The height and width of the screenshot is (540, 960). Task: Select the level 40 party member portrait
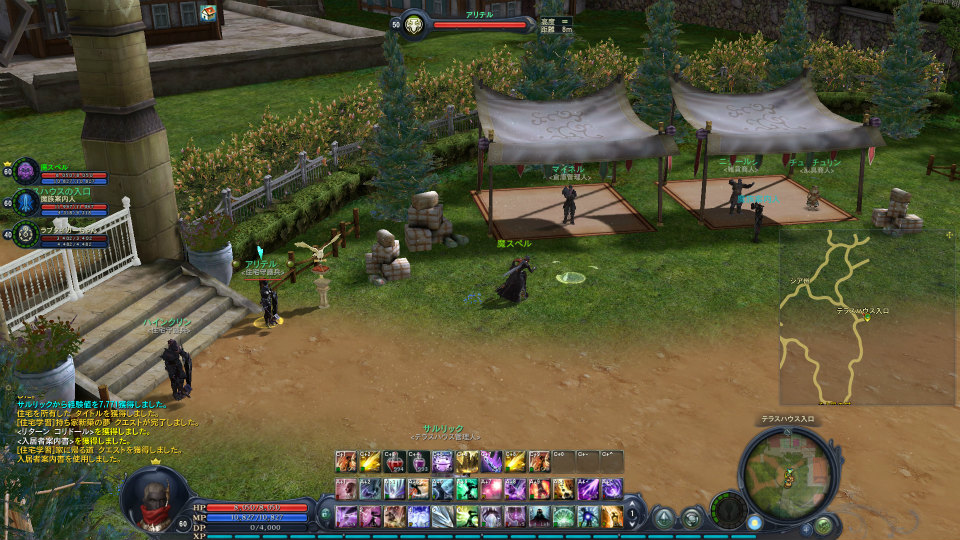pyautogui.click(x=26, y=234)
